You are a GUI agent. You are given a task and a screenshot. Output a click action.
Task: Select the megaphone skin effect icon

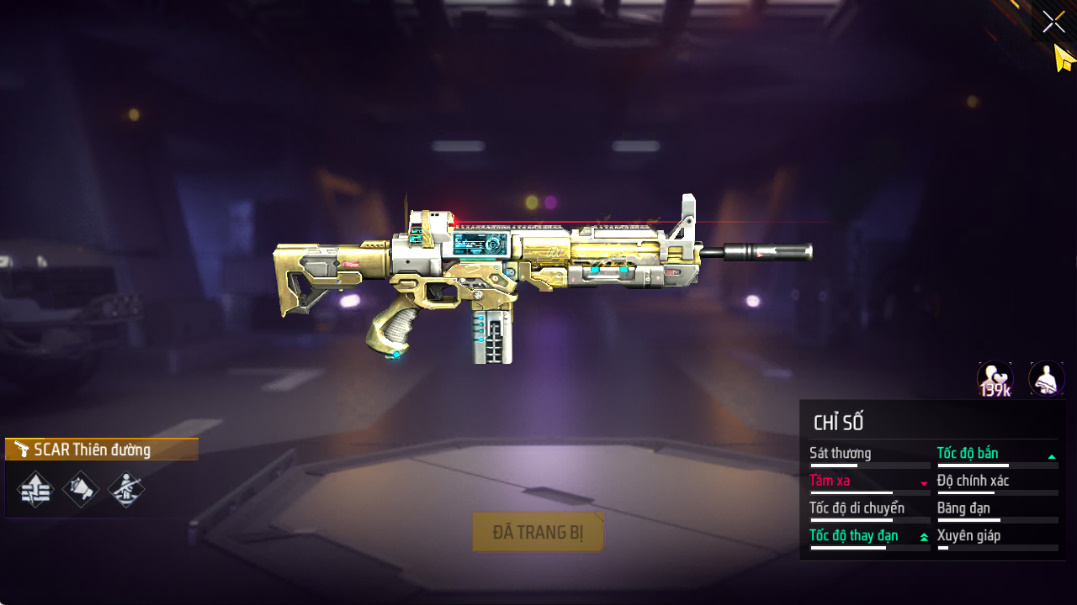coord(81,489)
